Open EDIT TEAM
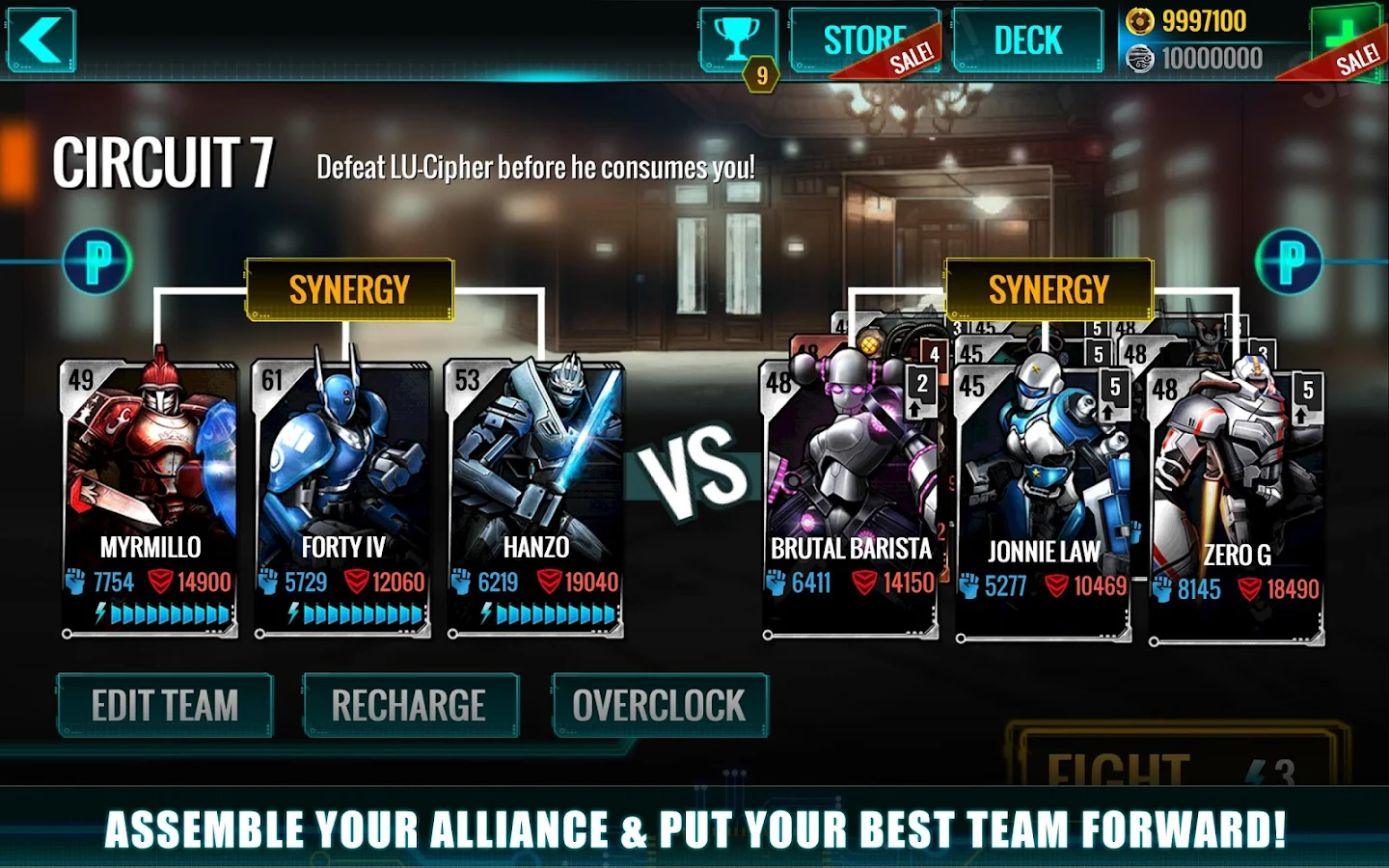Screen dimensions: 1389x868 click(x=164, y=705)
